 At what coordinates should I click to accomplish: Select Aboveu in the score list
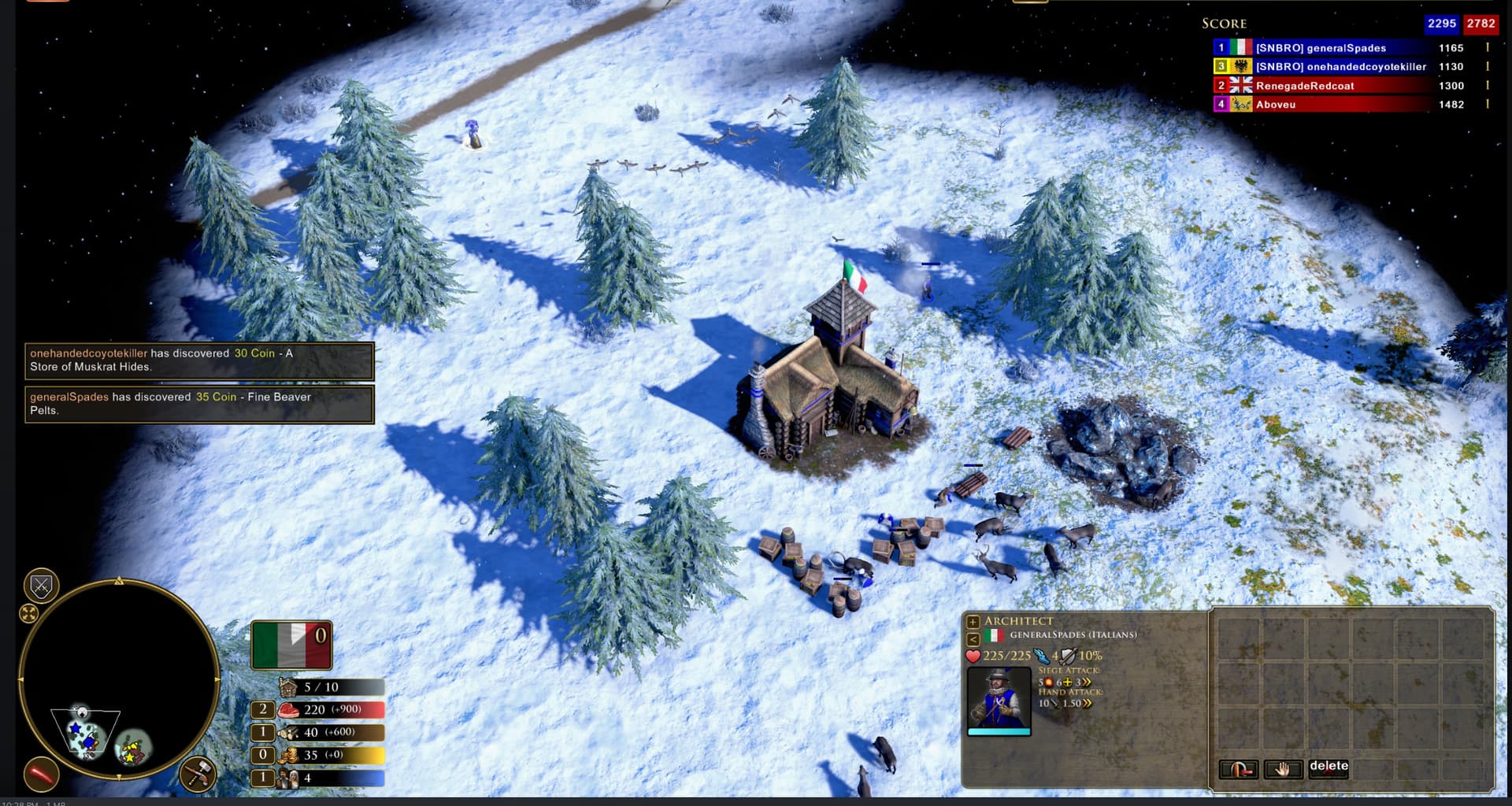coord(1276,105)
